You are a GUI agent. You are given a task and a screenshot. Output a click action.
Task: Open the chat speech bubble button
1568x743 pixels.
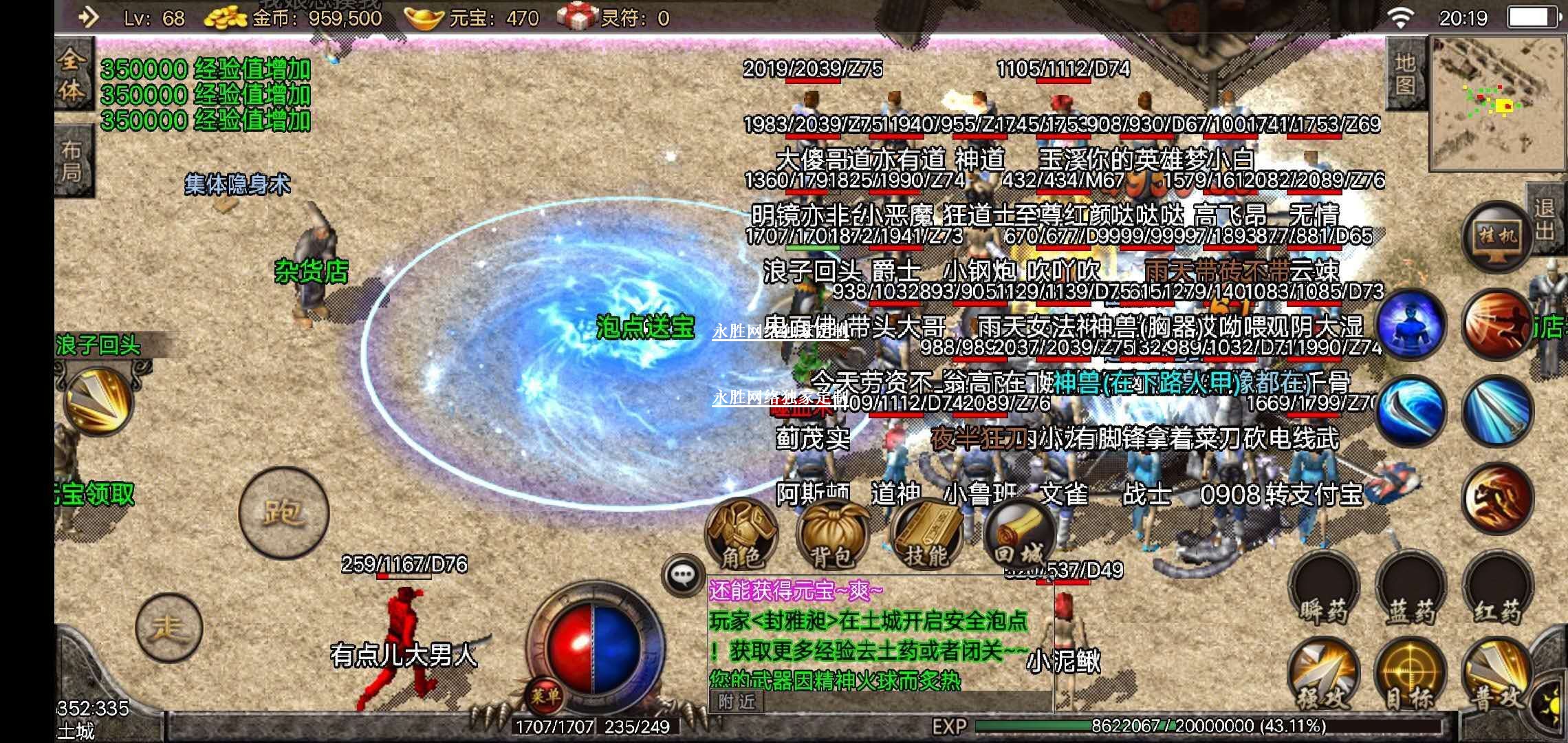coord(682,575)
